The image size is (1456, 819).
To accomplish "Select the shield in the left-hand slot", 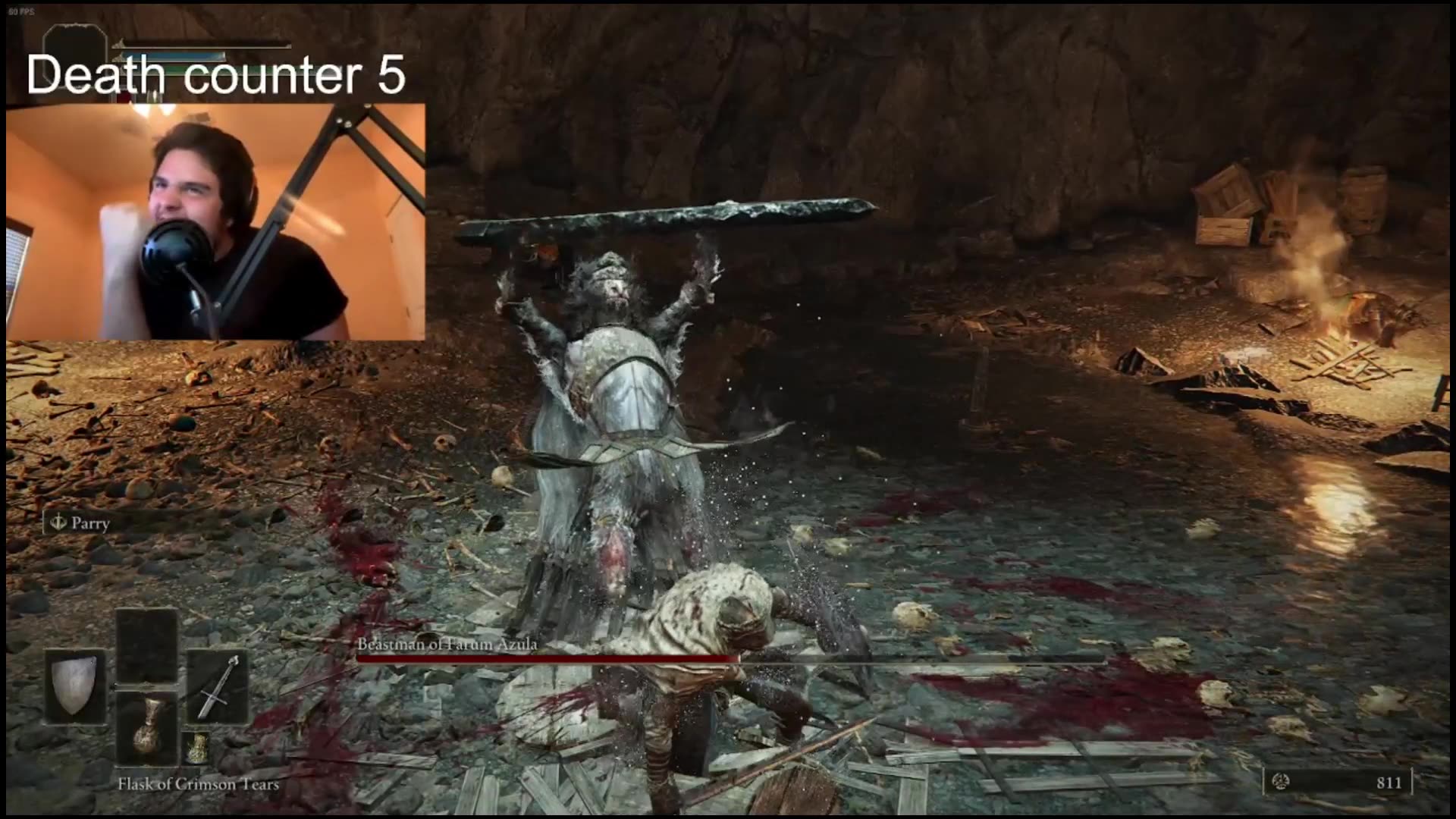I will point(75,687).
